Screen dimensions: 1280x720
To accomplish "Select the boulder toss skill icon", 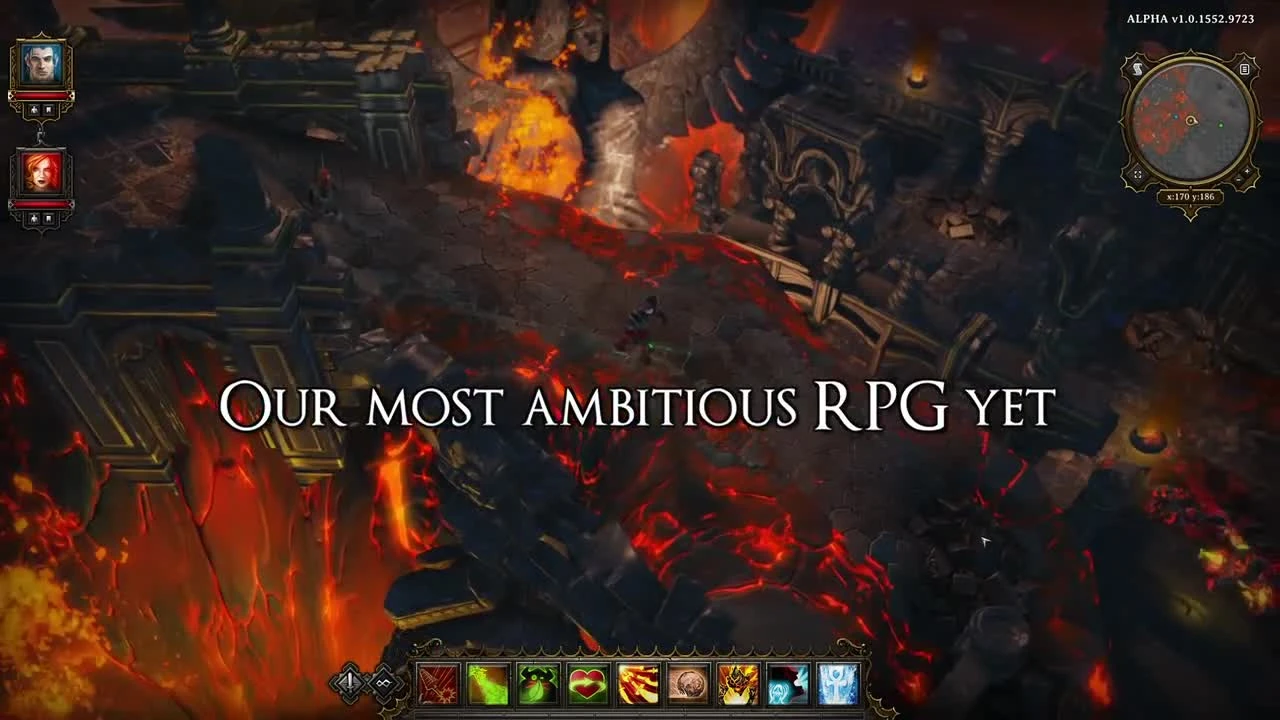I will click(690, 683).
